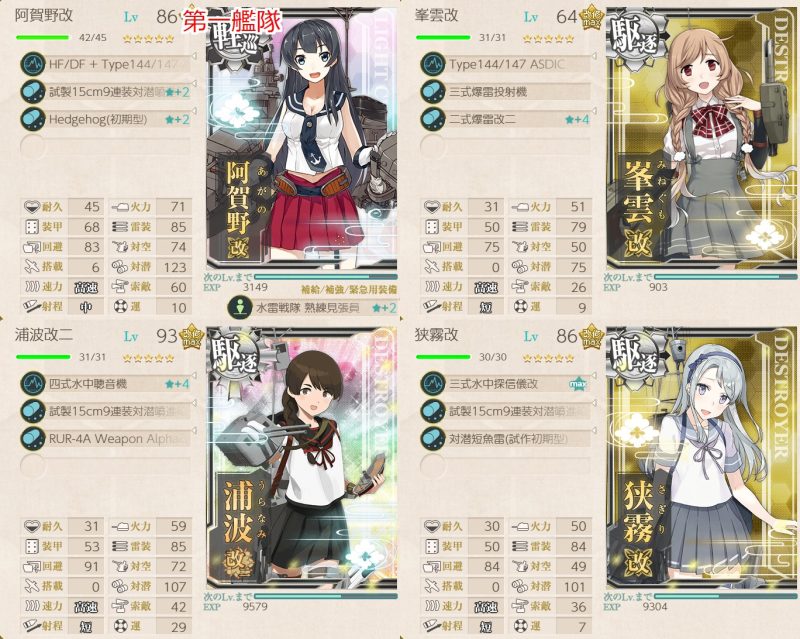Image resolution: width=800 pixels, height=639 pixels.
Task: Open the 二式爆雷改二 equipment slot
Action: point(510,116)
